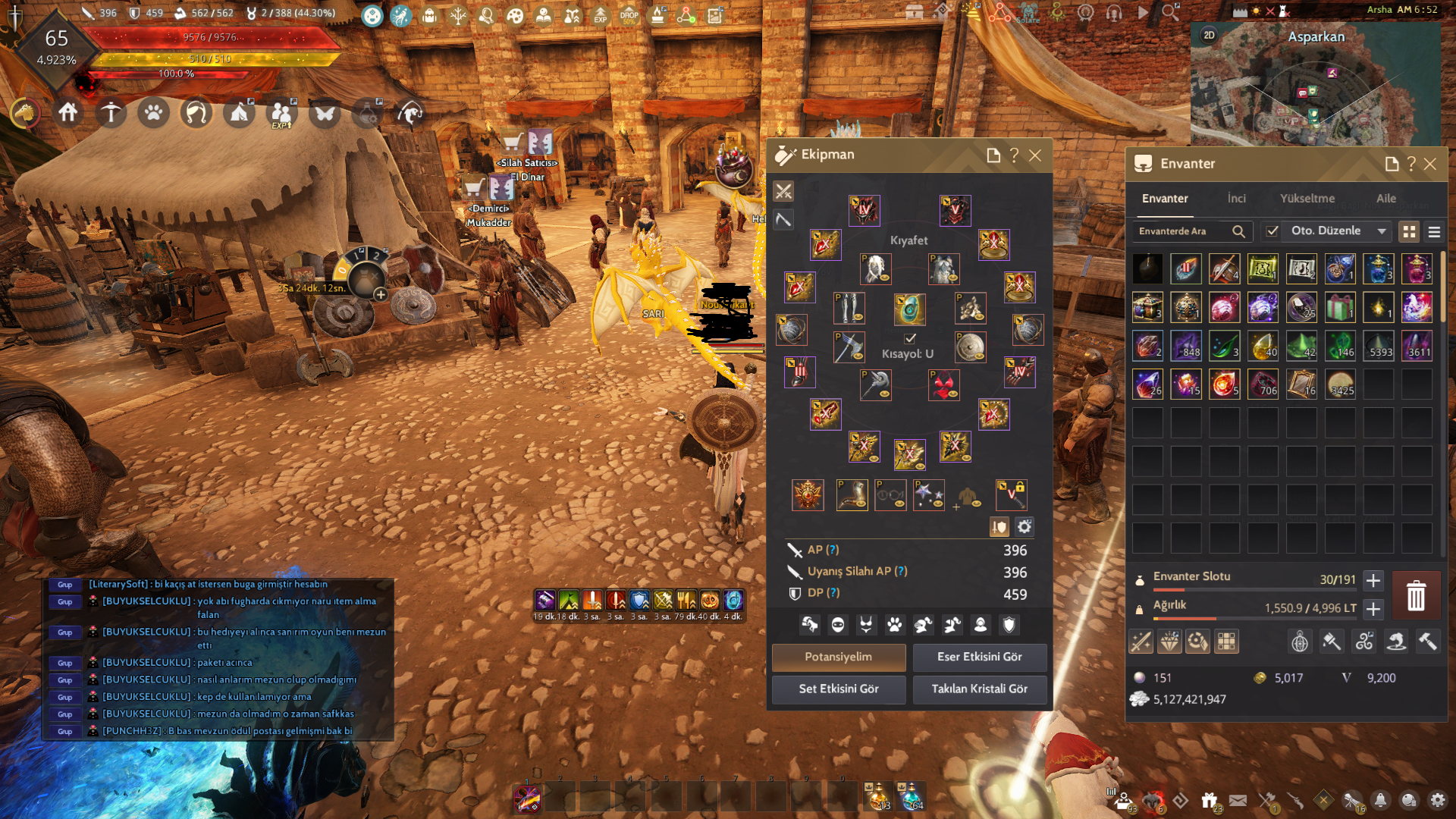The image size is (1456, 819).
Task: Open the Oto. Düzenle dropdown arrow
Action: tap(1382, 231)
